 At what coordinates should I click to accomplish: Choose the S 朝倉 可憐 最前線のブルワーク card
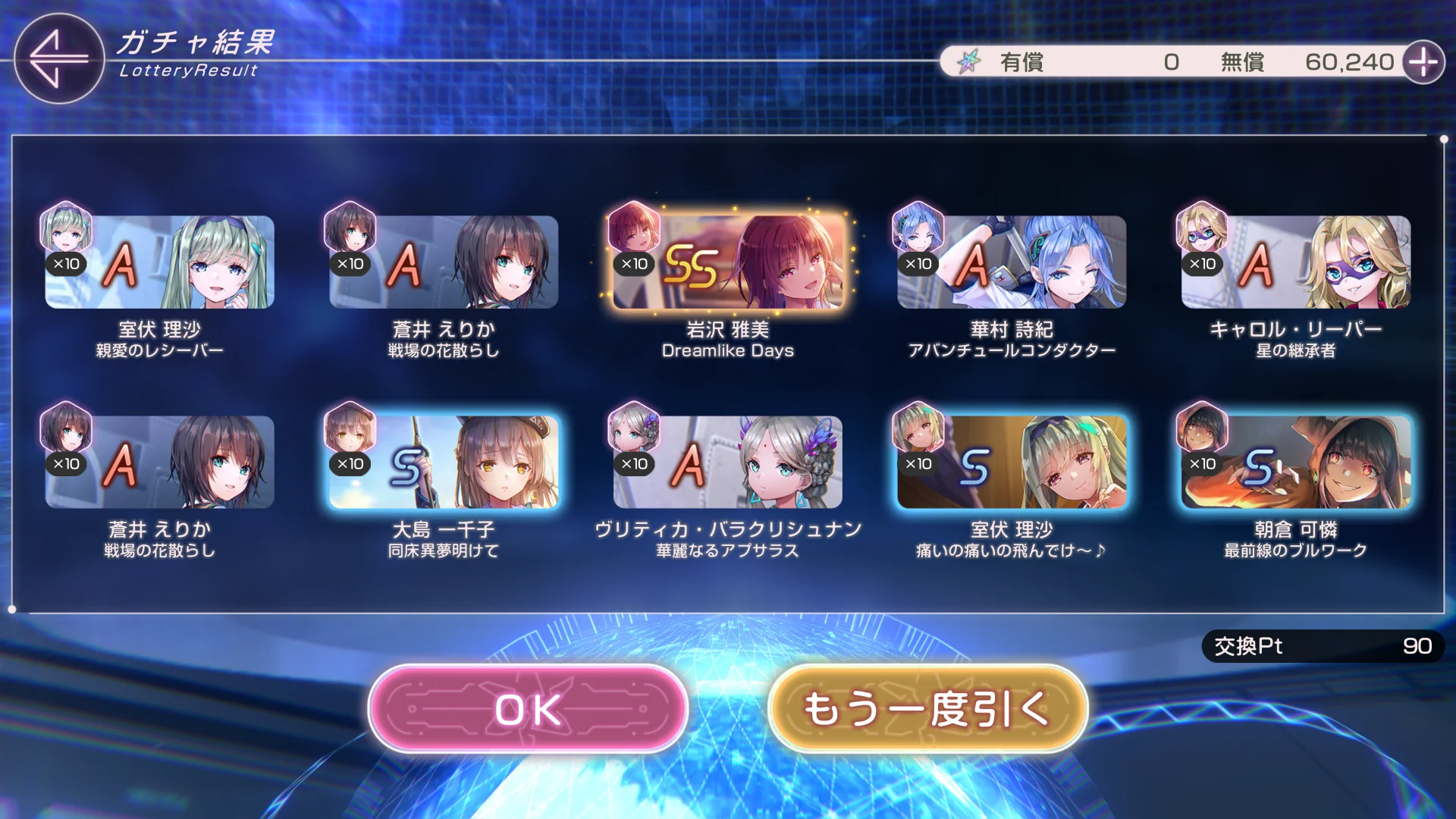(x=1295, y=463)
